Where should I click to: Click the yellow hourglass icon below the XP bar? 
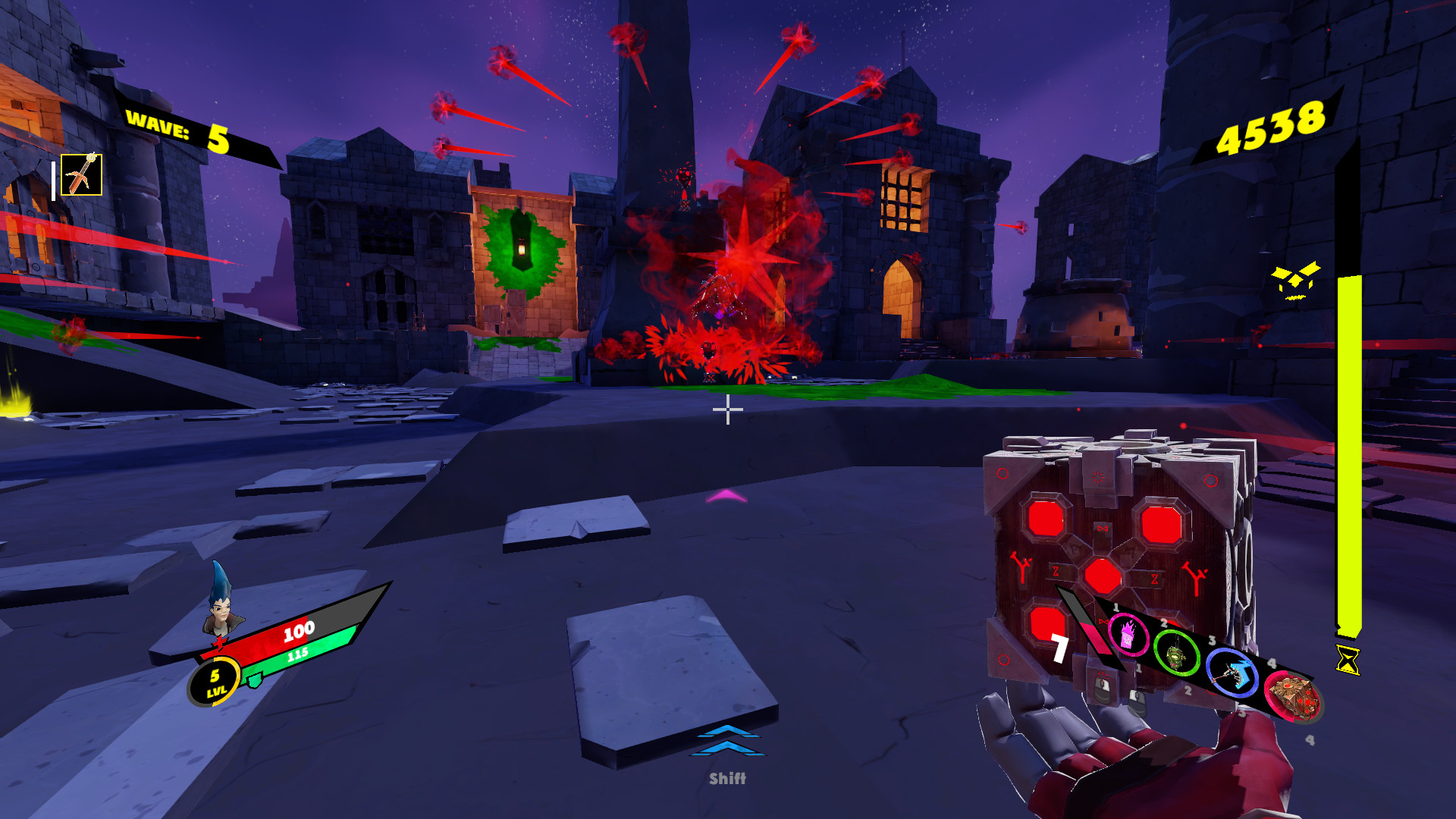tap(1347, 660)
